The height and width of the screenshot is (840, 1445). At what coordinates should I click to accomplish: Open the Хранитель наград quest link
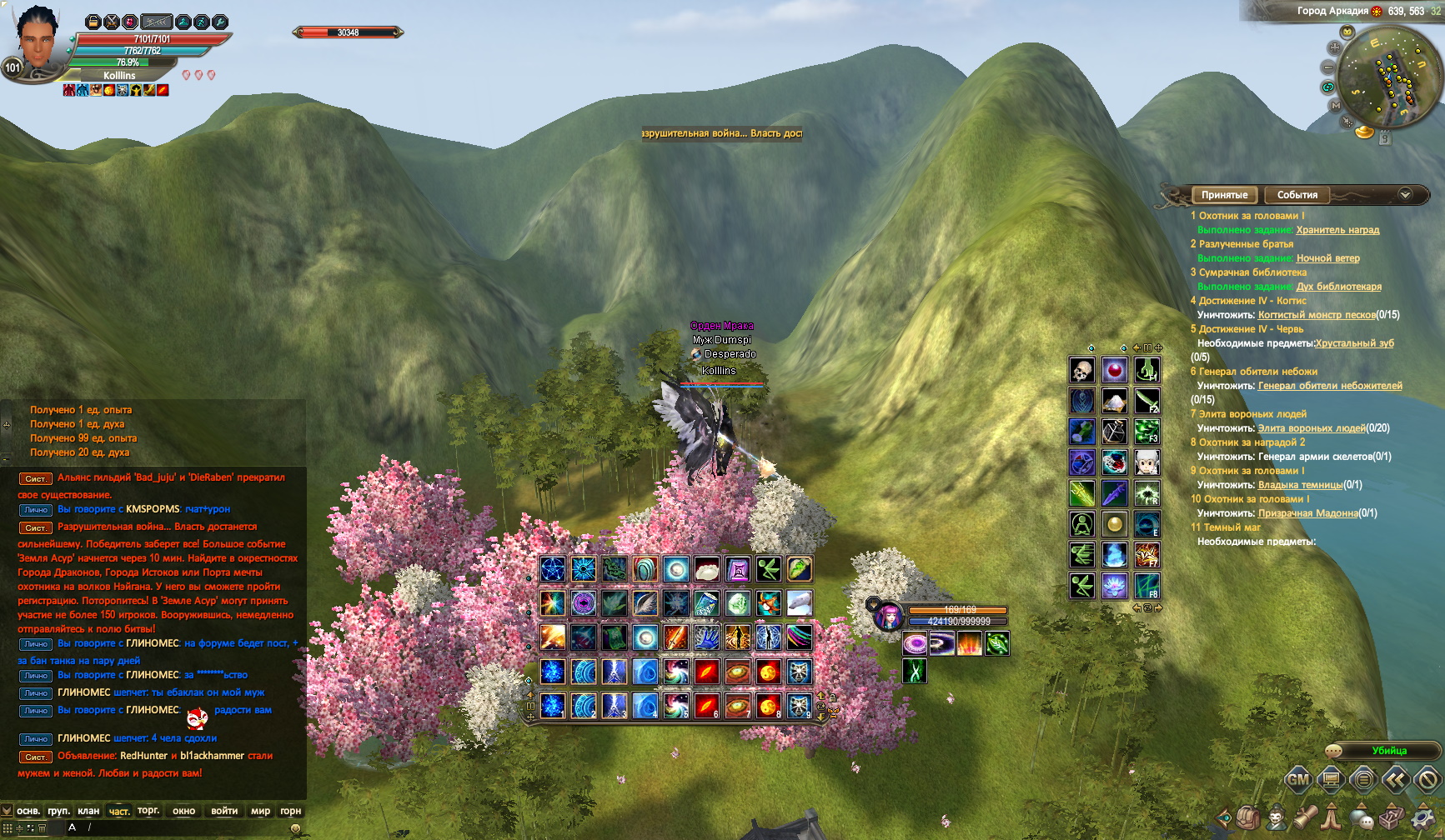click(x=1337, y=230)
